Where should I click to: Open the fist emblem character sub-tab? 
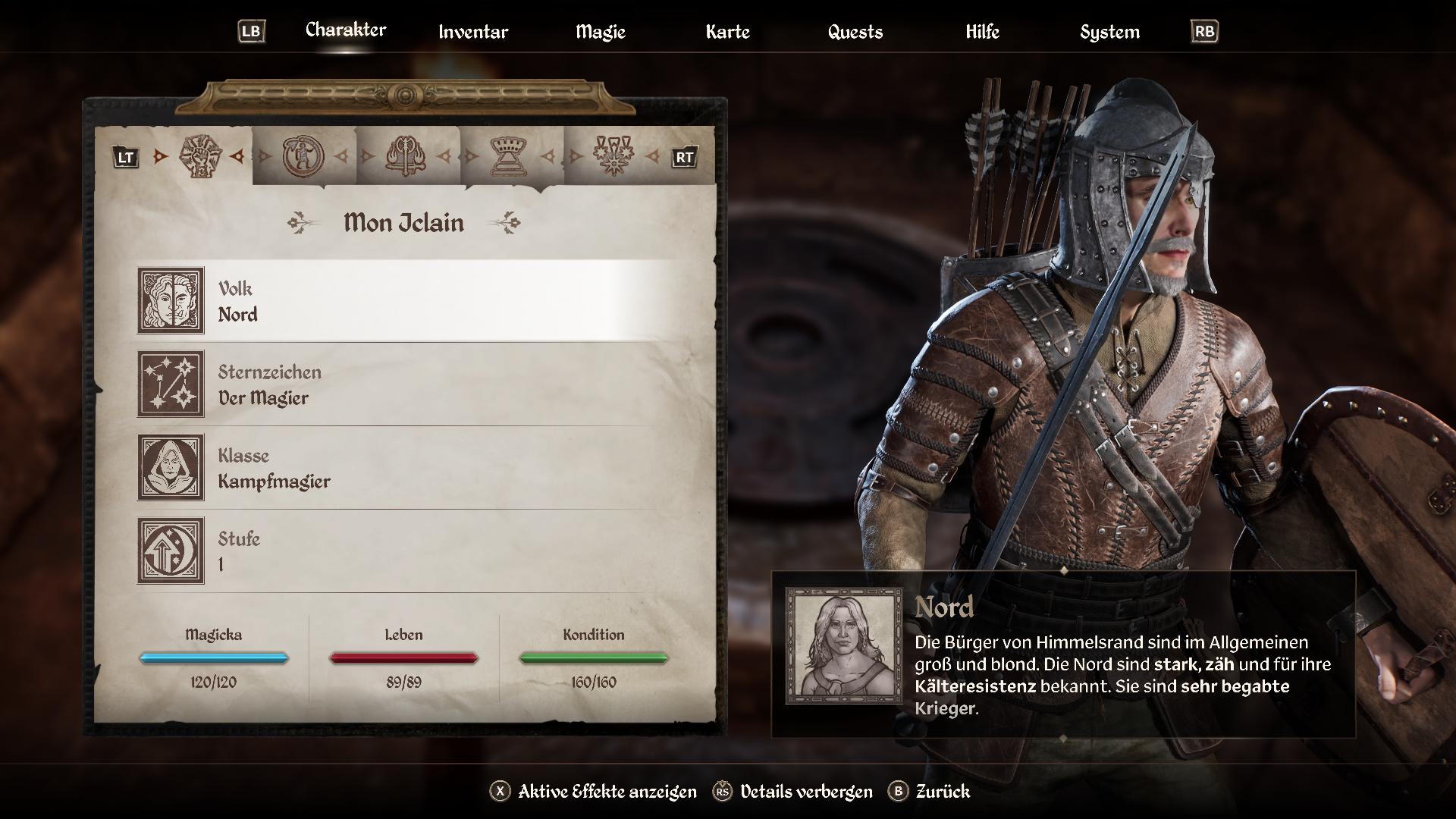click(200, 156)
